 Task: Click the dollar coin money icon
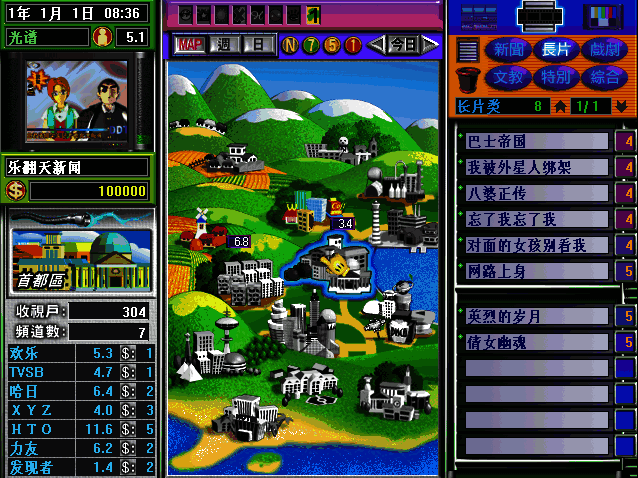tap(16, 191)
